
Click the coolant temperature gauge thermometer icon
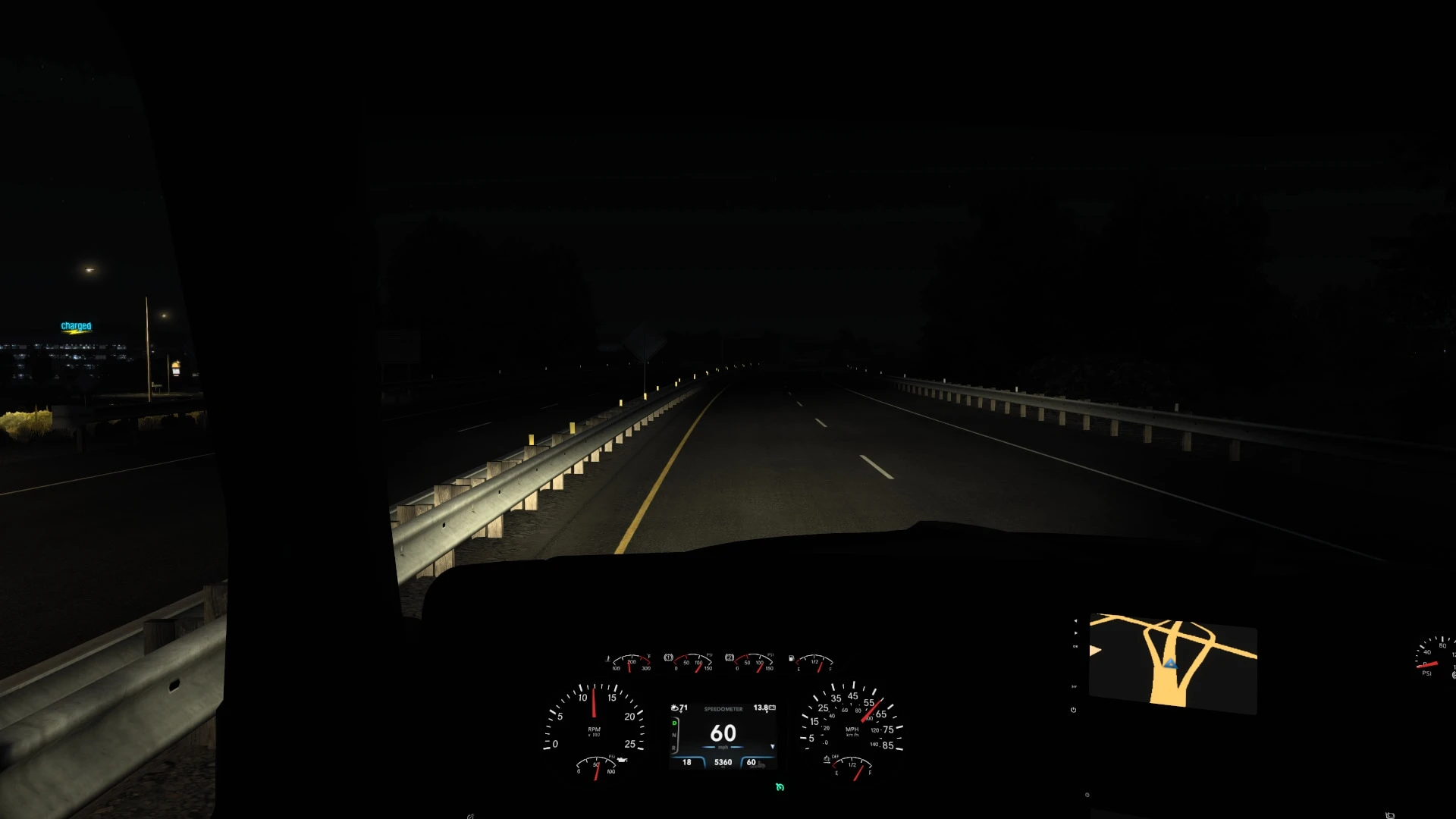click(608, 658)
